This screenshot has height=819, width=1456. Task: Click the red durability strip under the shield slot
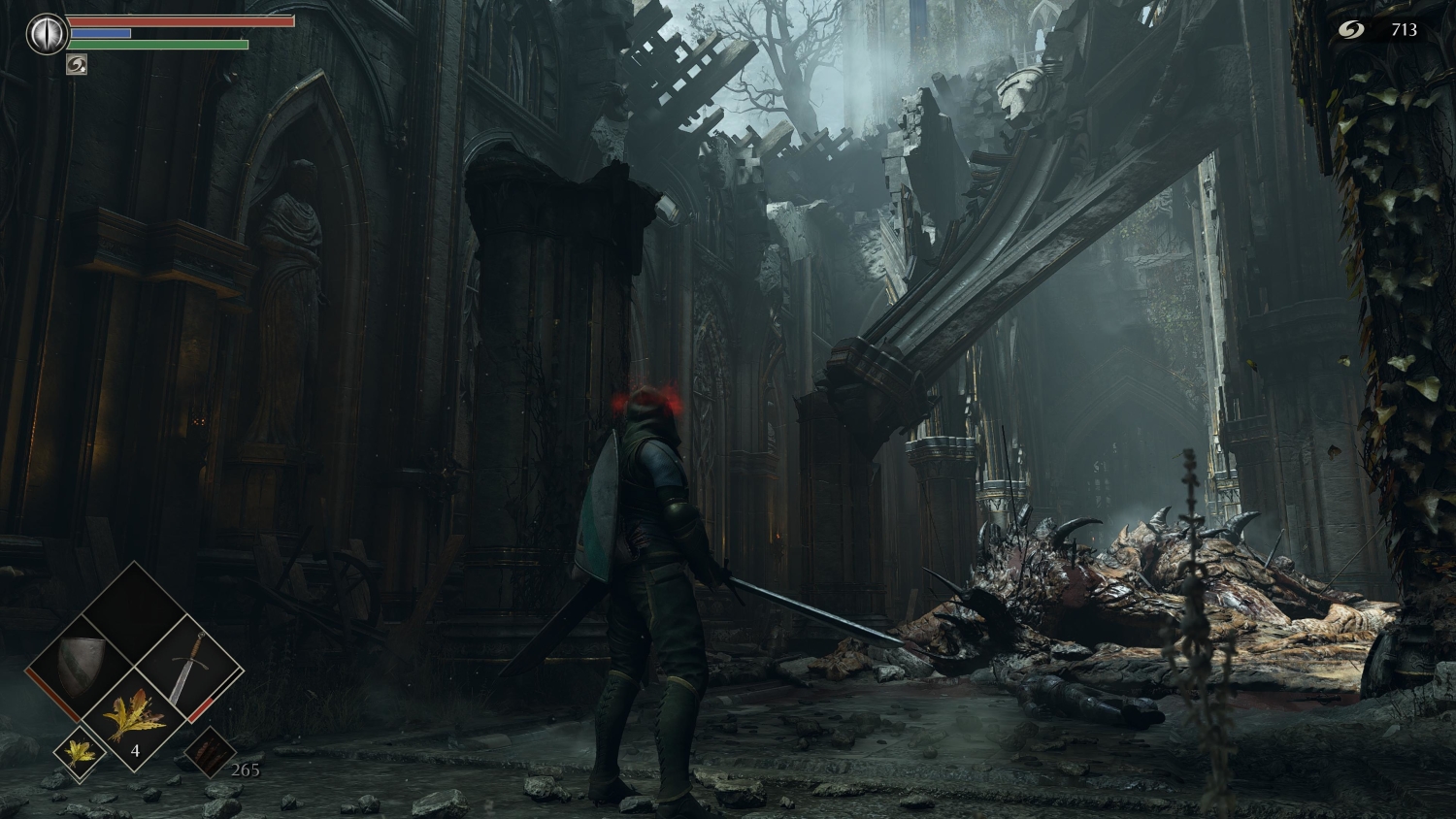point(50,695)
